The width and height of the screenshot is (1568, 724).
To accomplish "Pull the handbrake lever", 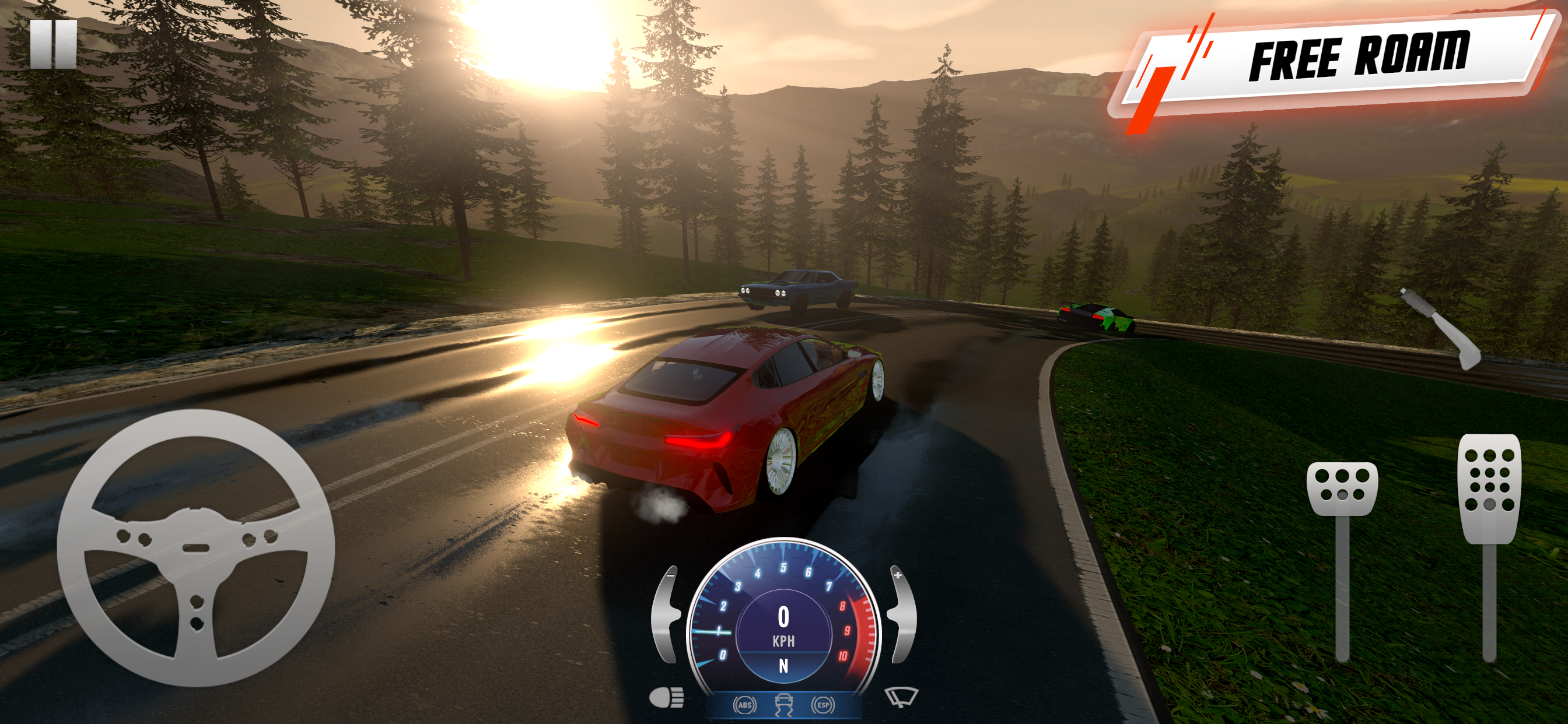I will (x=1443, y=329).
